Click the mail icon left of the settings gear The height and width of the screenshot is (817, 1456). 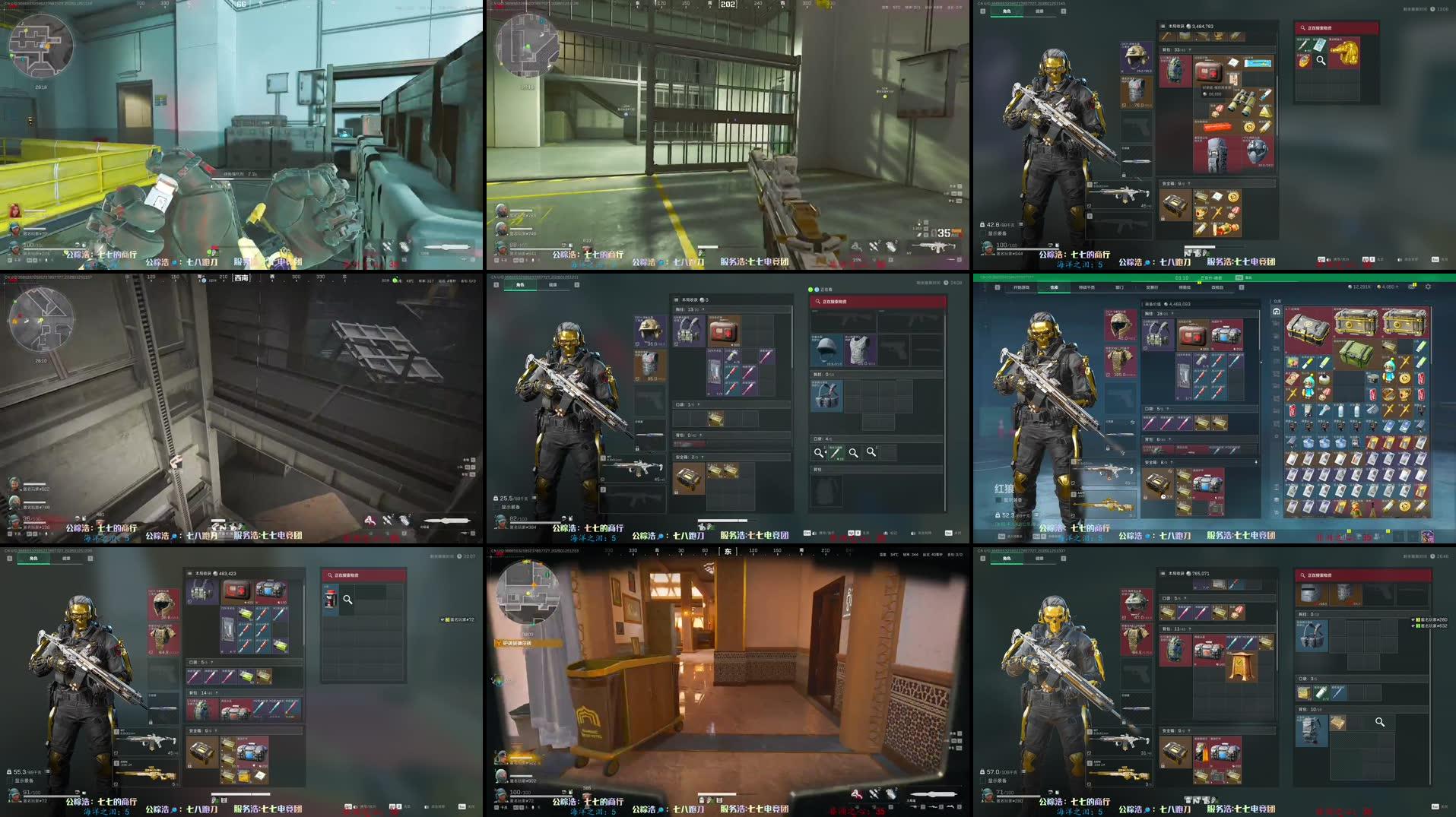click(x=1412, y=287)
